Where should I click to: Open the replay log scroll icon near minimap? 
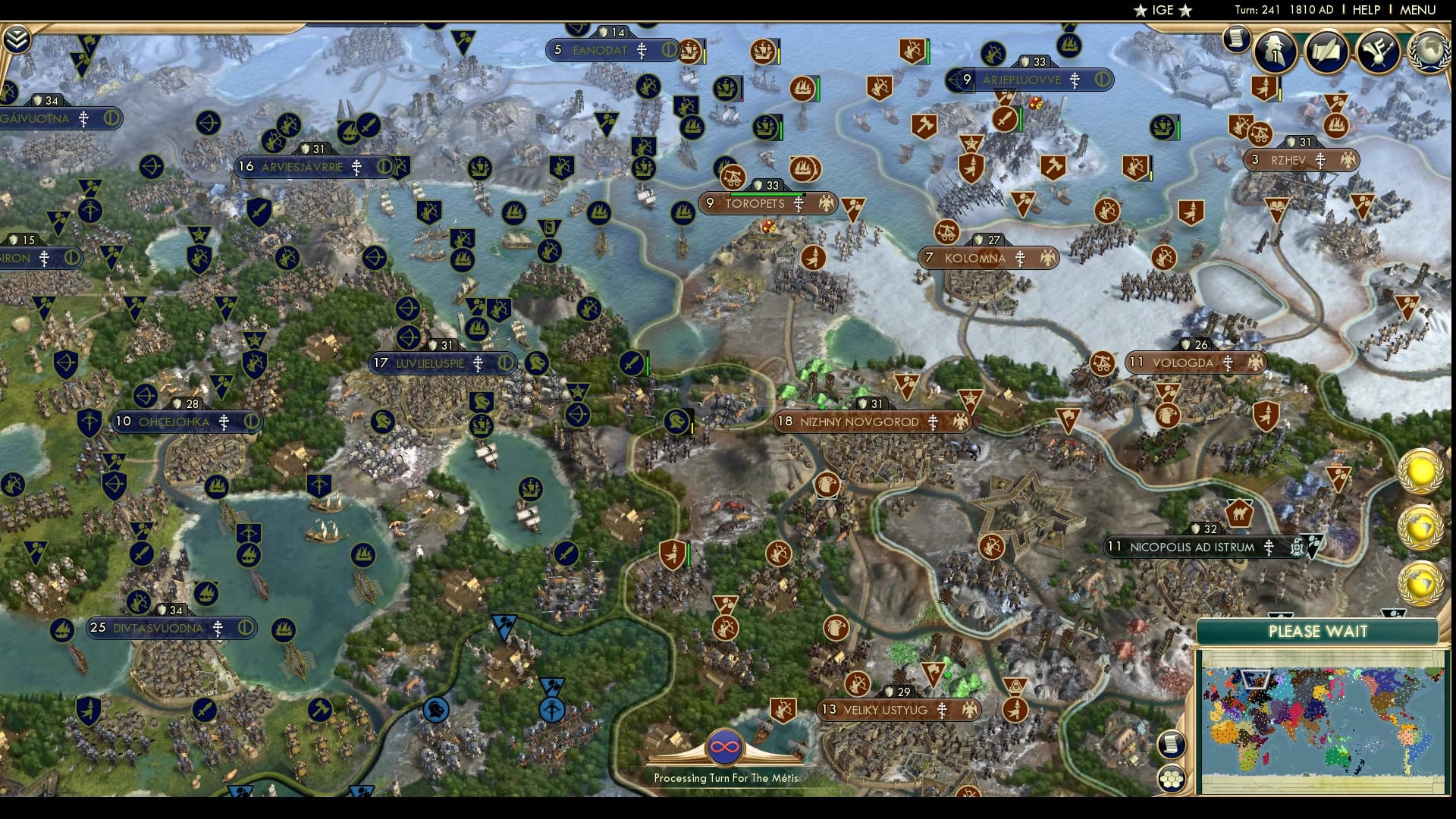1172,743
